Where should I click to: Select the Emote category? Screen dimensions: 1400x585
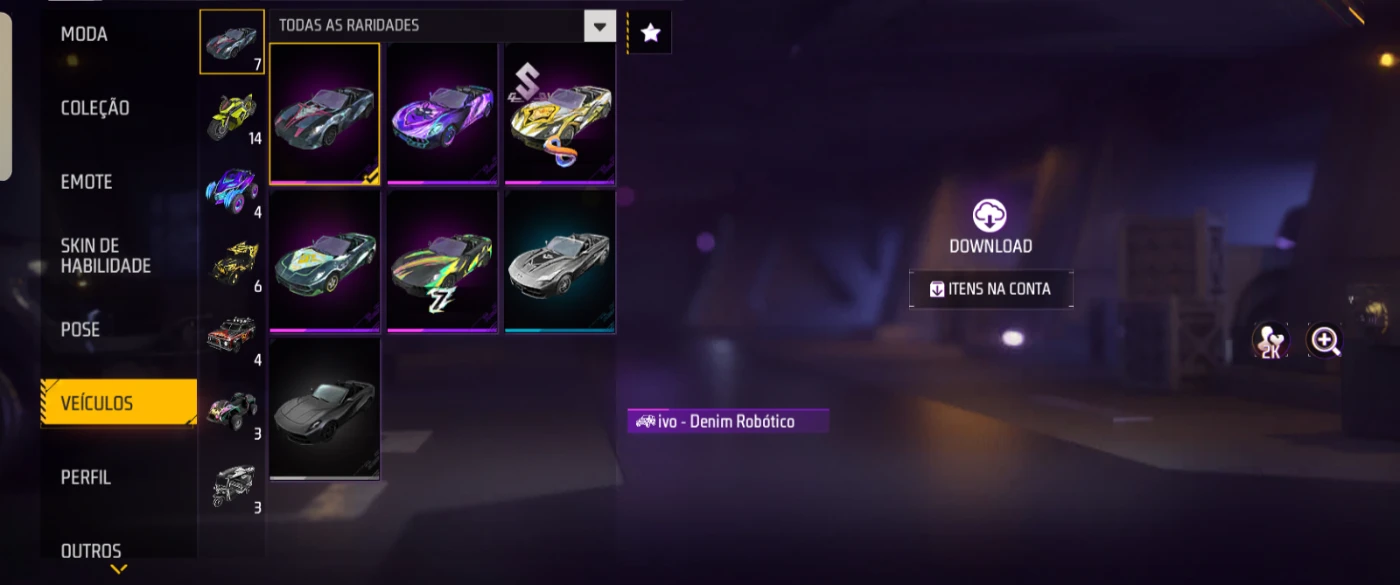coord(86,182)
